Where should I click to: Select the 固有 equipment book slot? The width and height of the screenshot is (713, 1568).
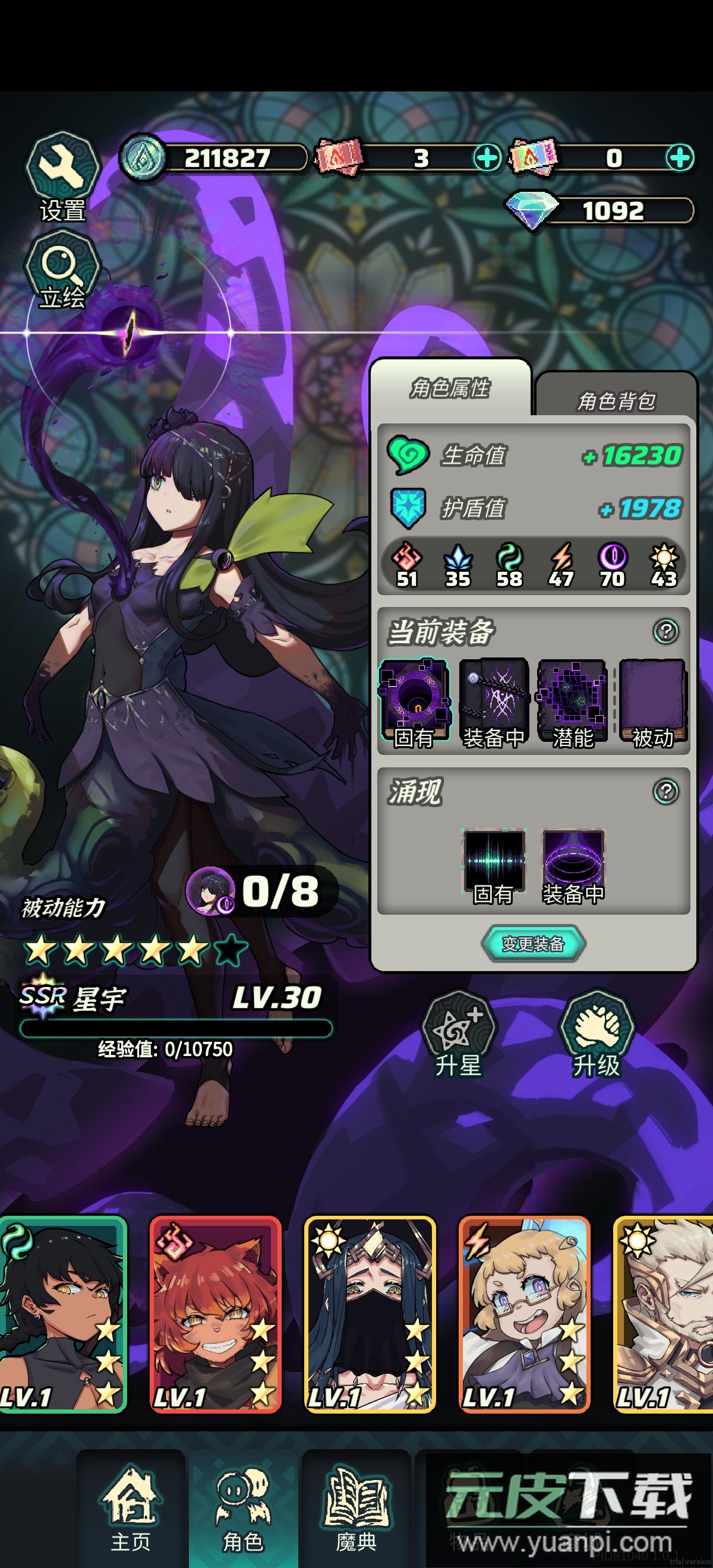pos(415,702)
